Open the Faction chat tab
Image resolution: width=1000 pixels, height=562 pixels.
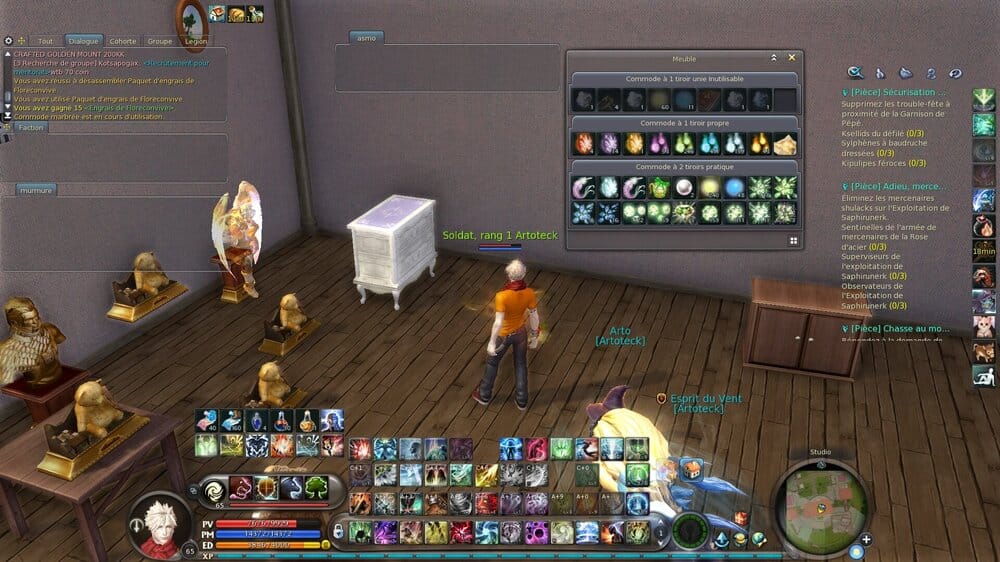31,127
